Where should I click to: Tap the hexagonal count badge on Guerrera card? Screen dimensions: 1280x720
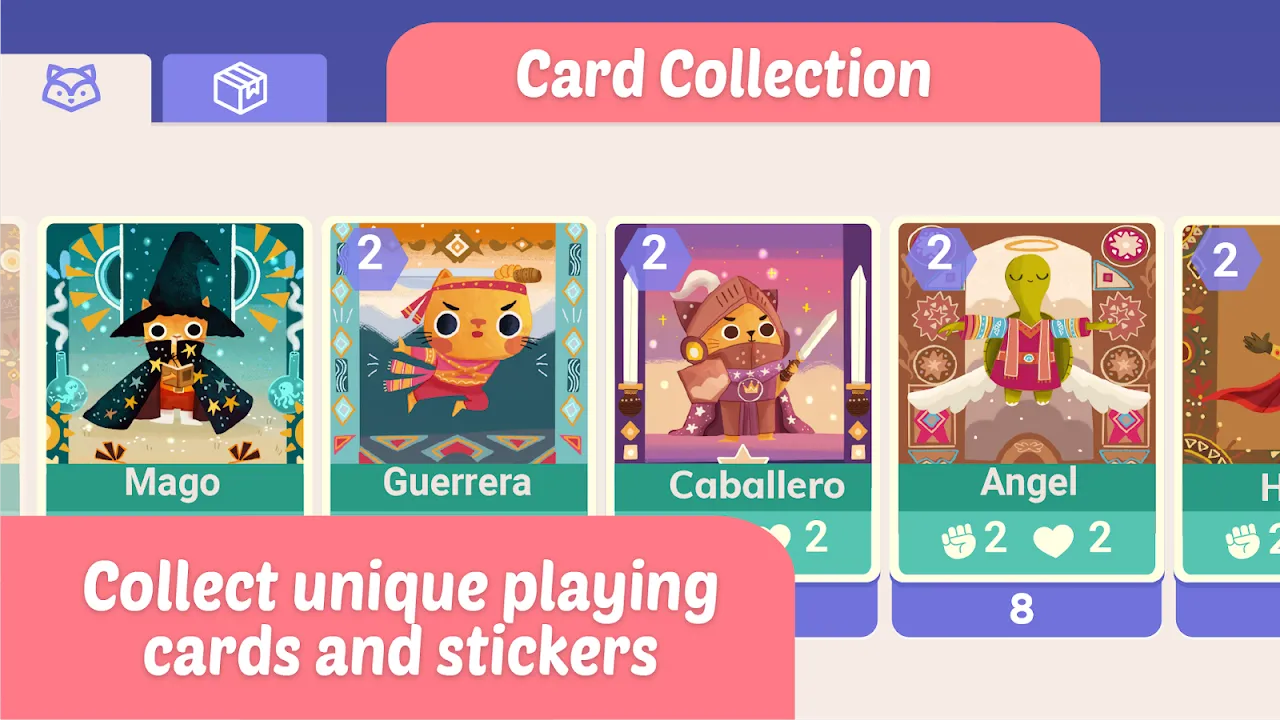point(370,258)
